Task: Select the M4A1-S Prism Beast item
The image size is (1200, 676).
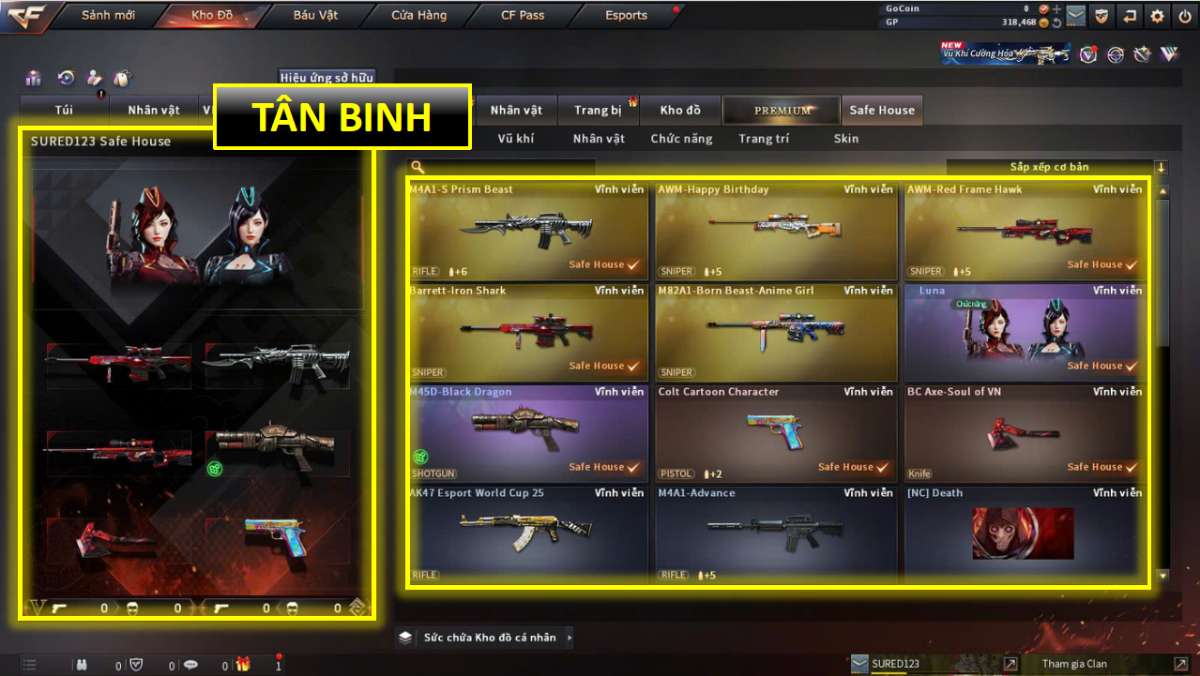Action: point(528,231)
